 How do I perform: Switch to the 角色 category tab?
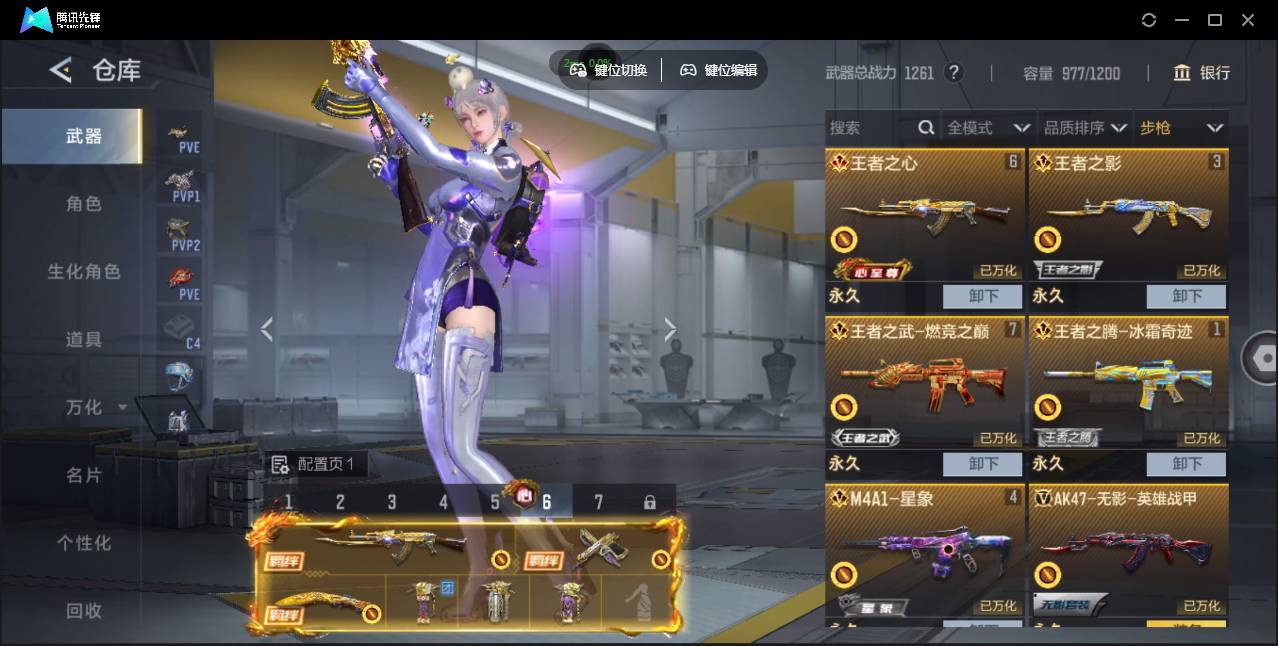point(84,204)
